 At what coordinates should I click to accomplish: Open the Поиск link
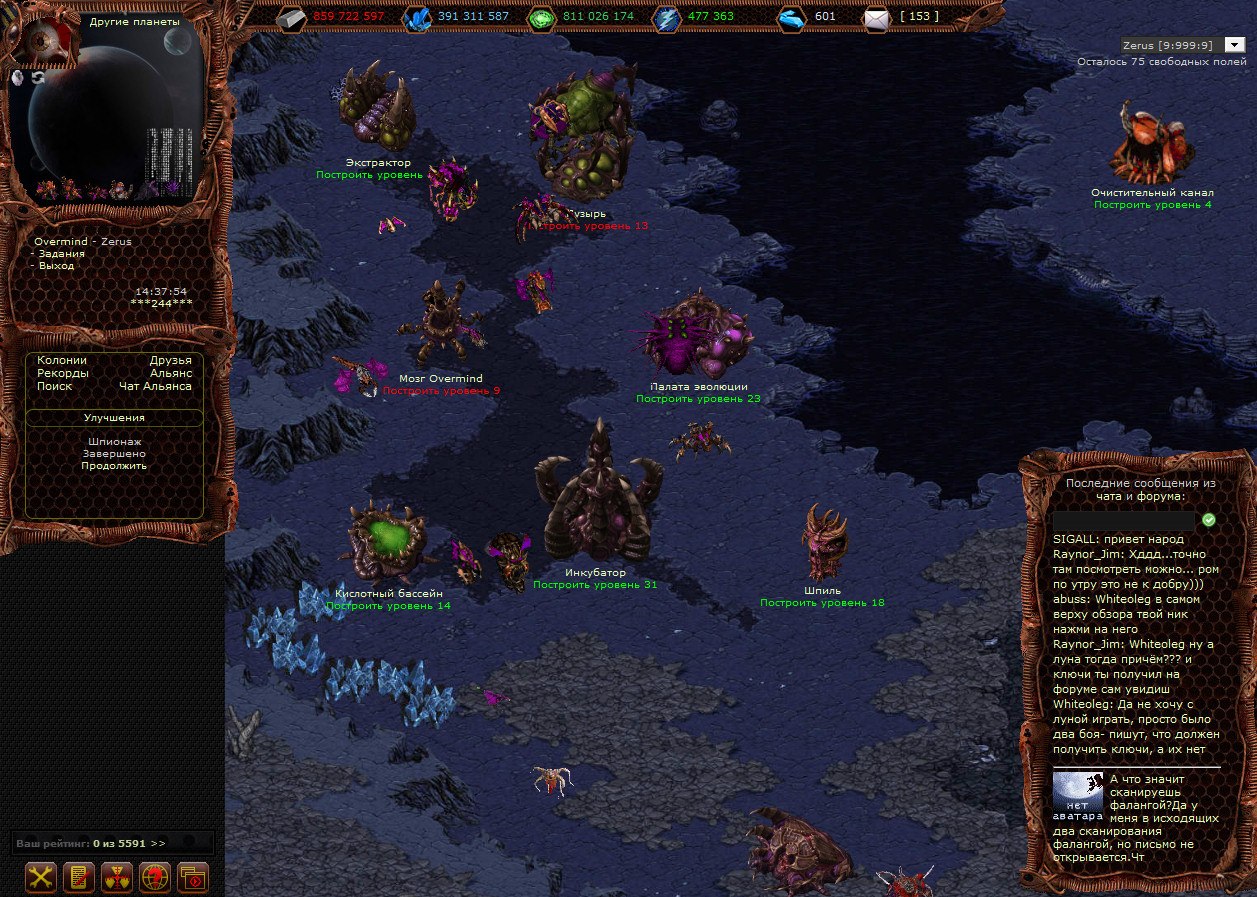[x=54, y=386]
